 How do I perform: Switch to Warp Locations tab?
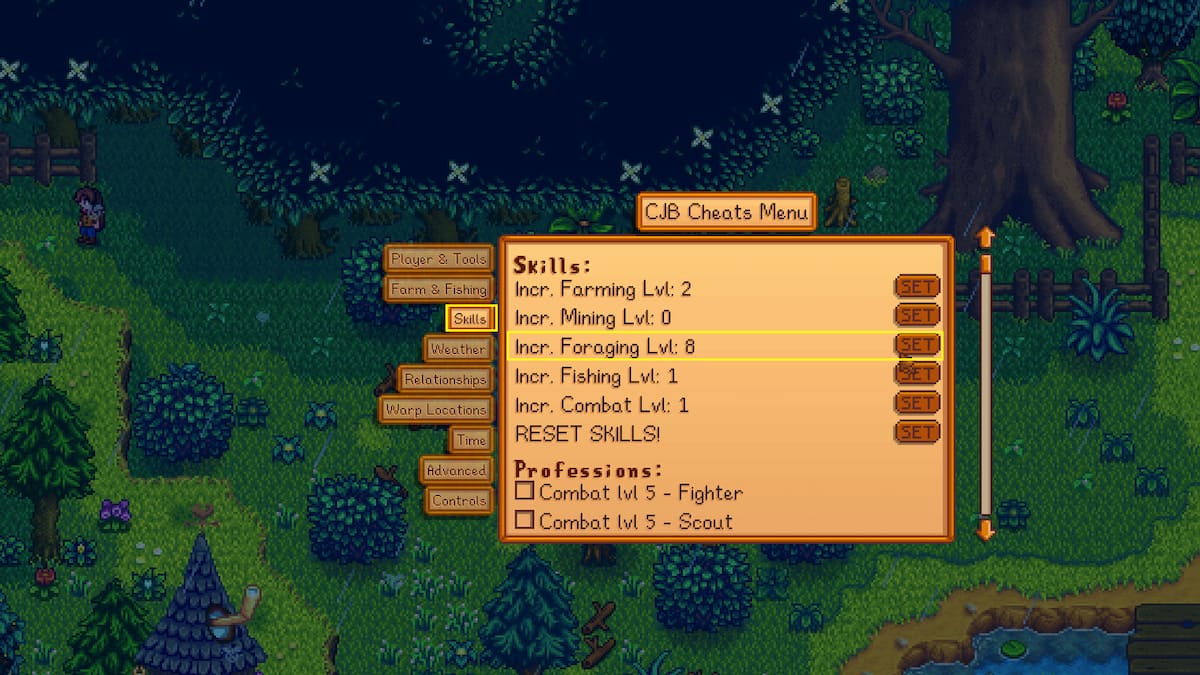[x=436, y=409]
